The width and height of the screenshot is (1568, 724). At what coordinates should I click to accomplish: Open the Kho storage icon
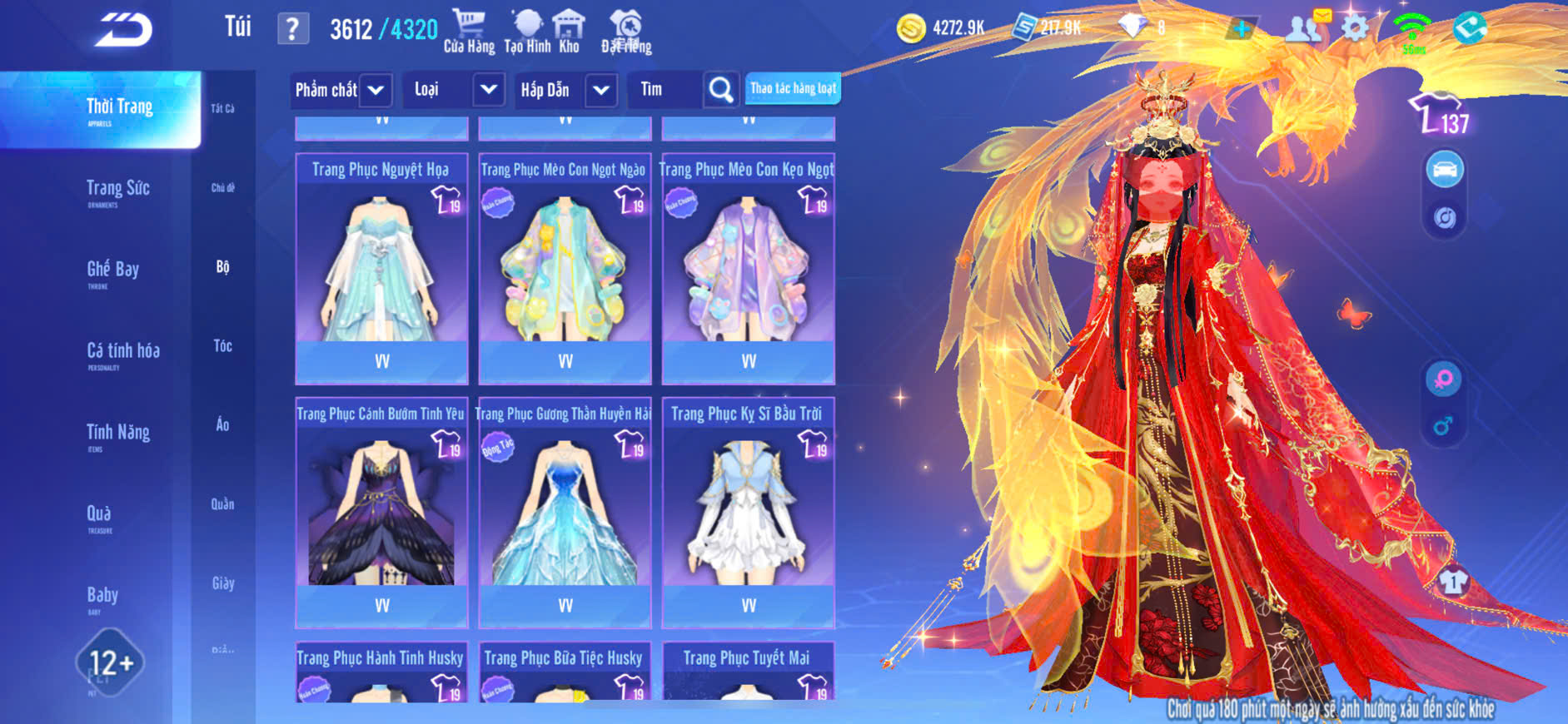click(569, 31)
